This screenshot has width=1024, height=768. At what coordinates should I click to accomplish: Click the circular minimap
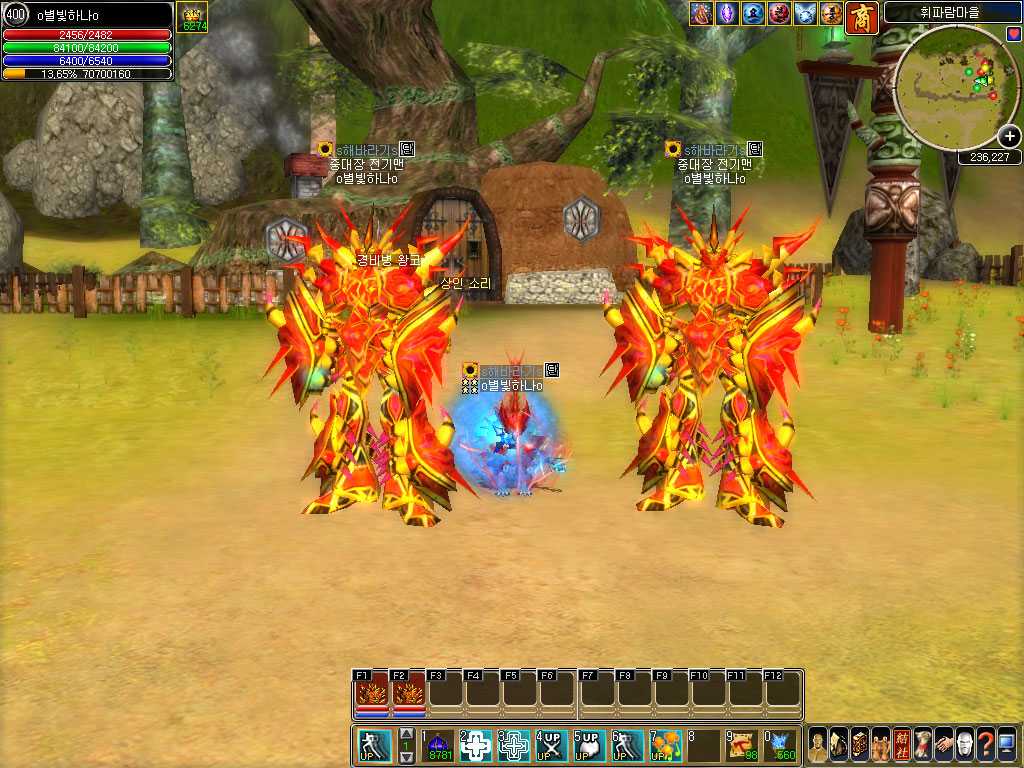tap(953, 83)
